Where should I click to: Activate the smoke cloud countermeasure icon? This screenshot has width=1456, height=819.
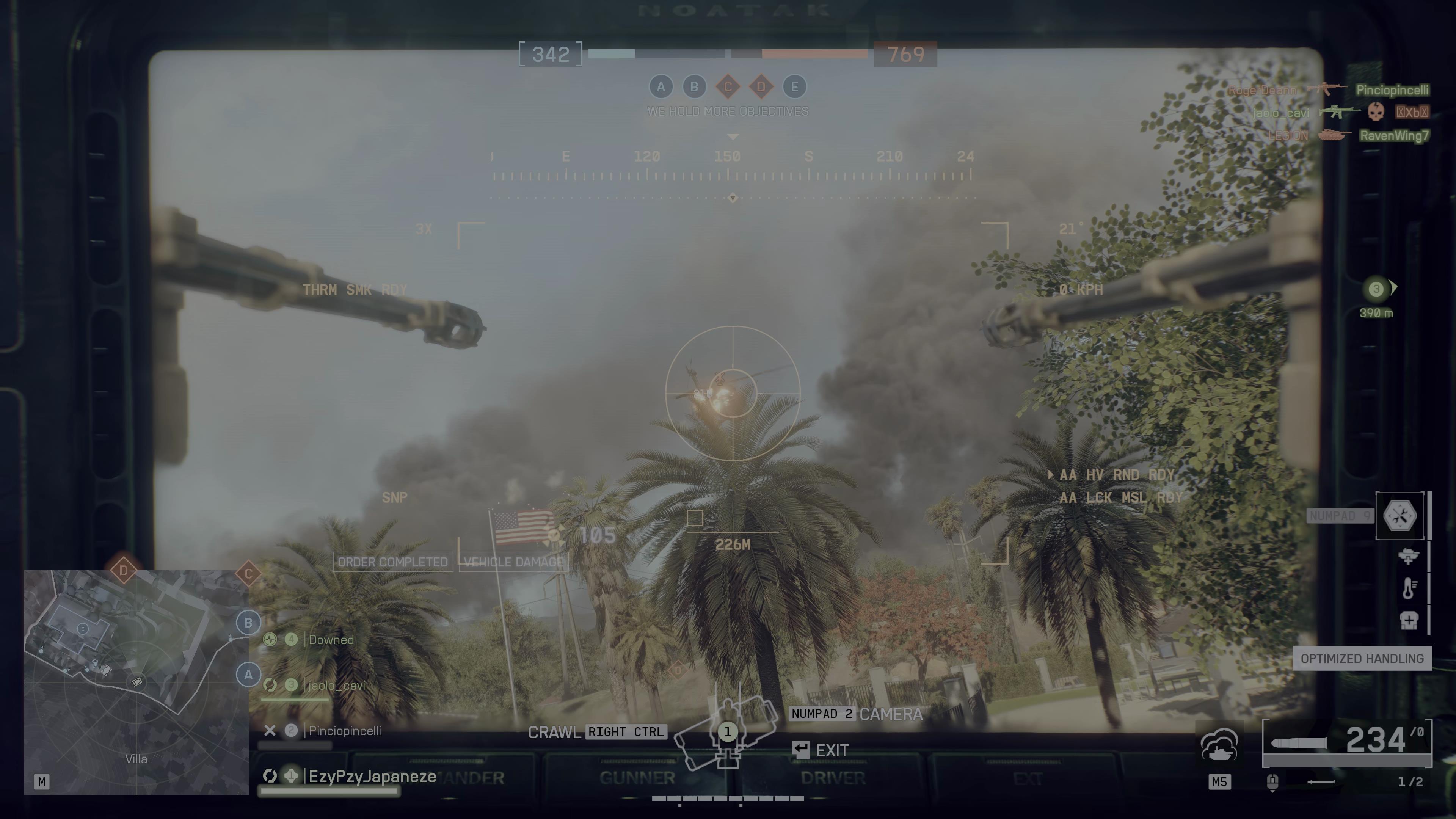point(1219,746)
